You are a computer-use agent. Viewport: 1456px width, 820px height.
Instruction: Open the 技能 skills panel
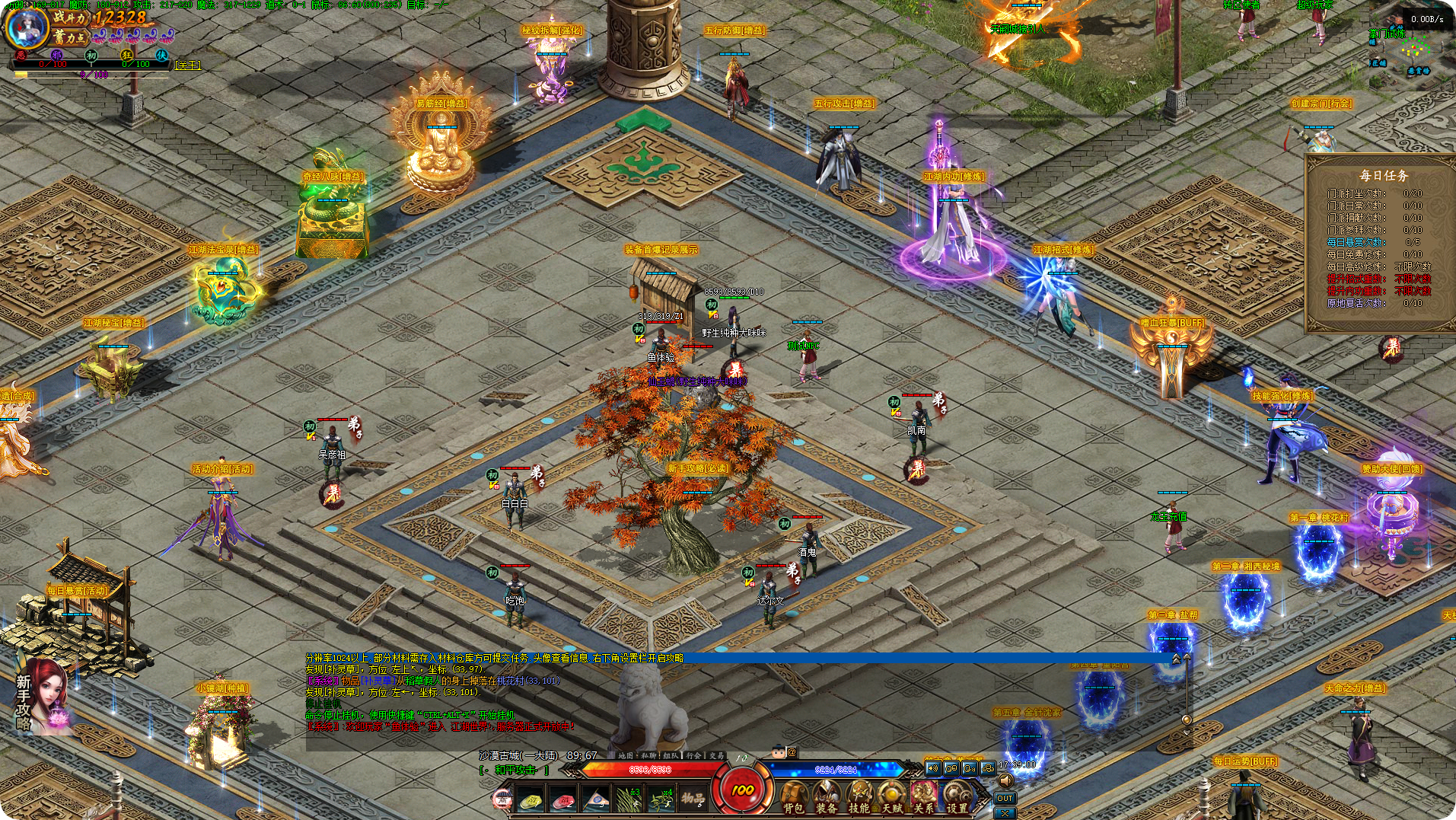pos(859,797)
